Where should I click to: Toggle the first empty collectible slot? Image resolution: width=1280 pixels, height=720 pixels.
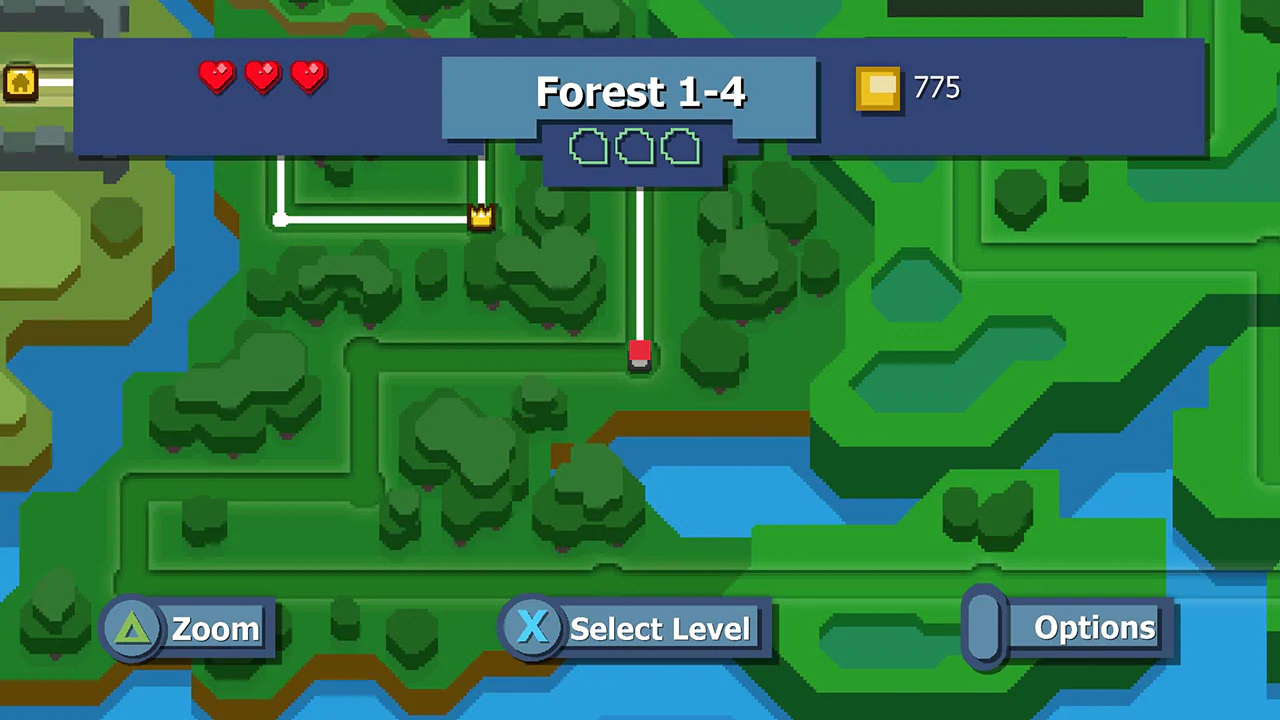click(588, 148)
